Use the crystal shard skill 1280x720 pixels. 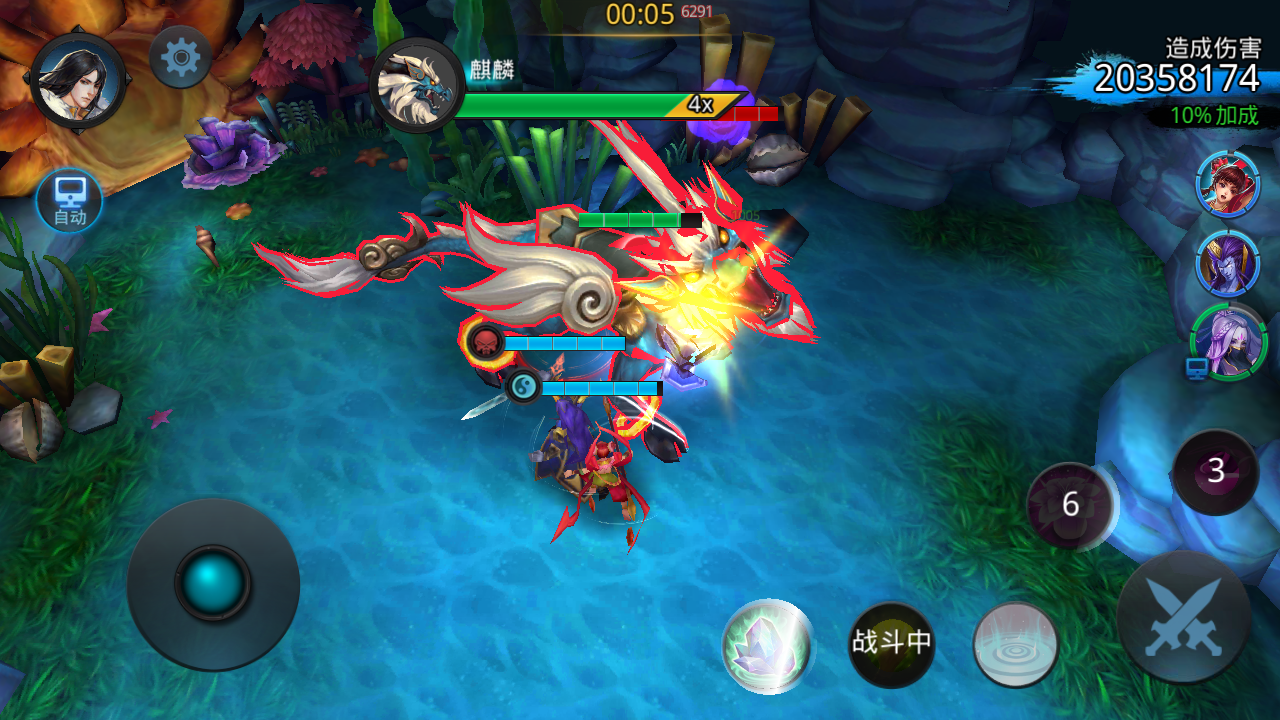pyautogui.click(x=767, y=646)
